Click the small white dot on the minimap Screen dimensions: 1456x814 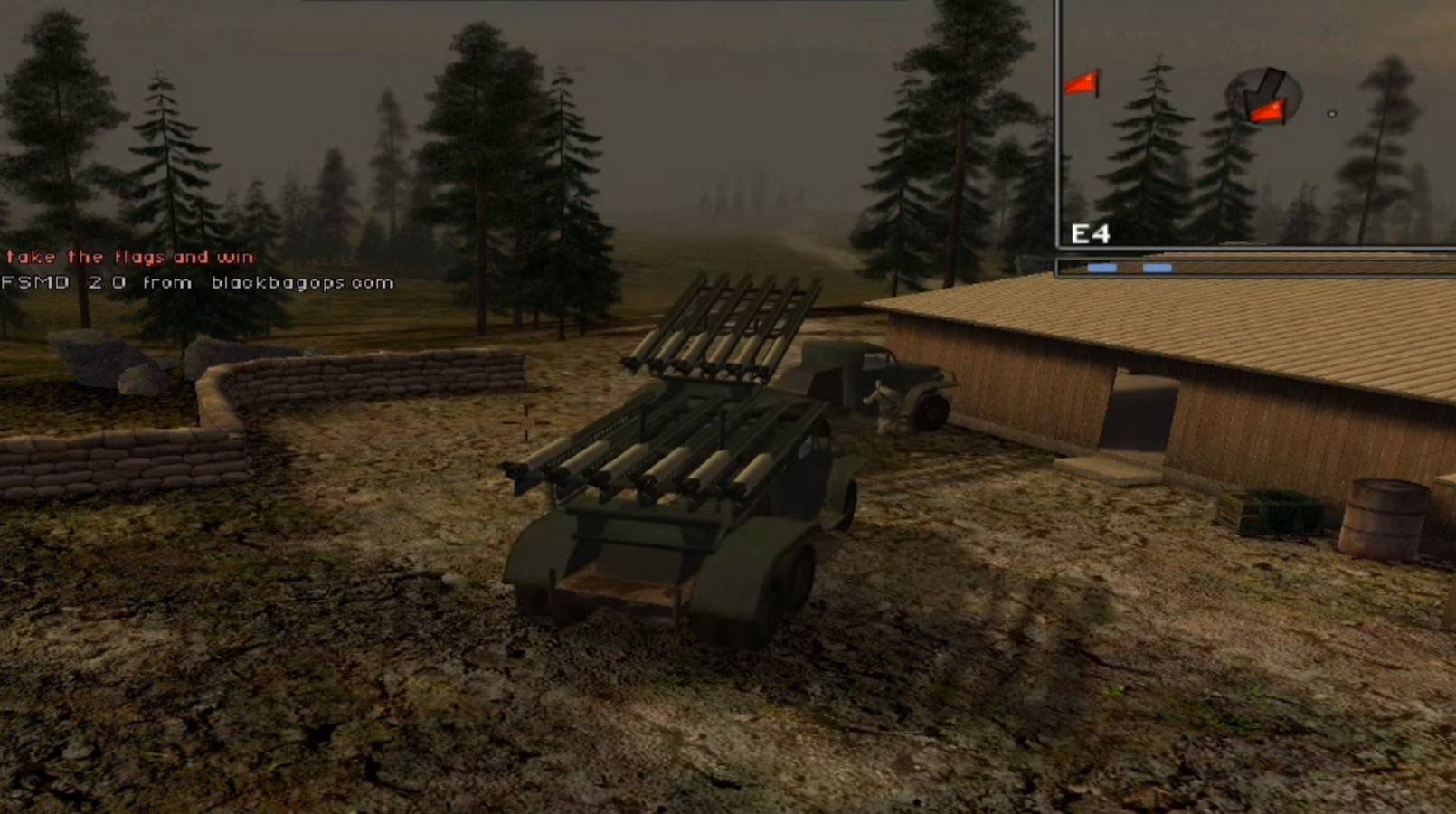(1331, 114)
